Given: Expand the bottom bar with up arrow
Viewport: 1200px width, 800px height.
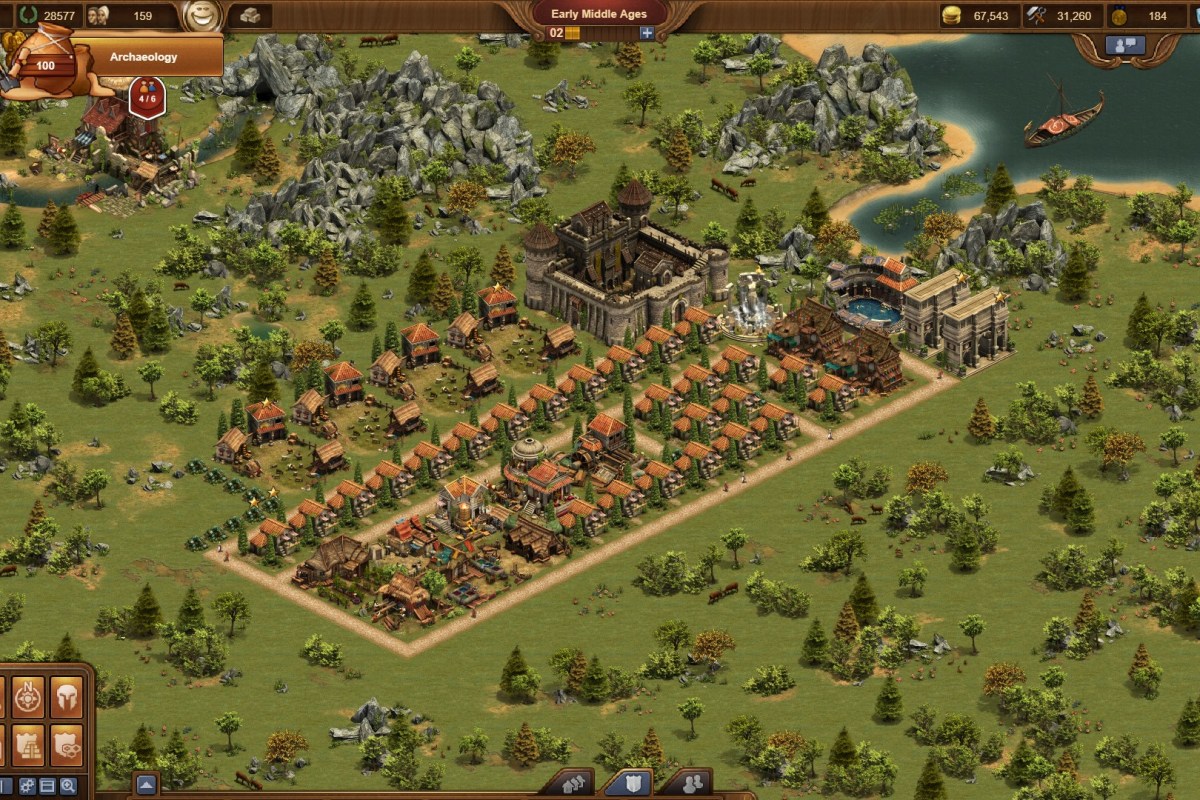Looking at the screenshot, I should [146, 784].
